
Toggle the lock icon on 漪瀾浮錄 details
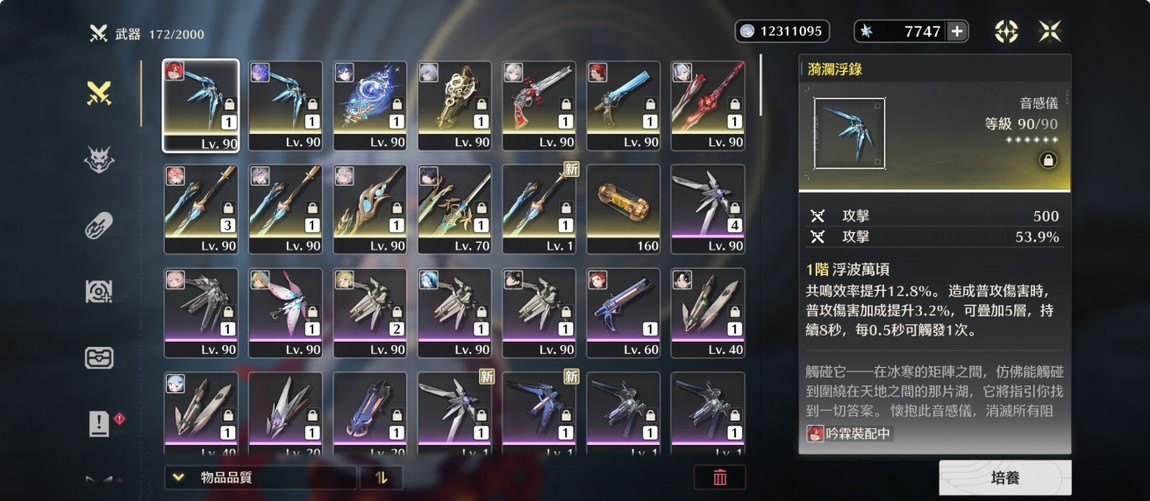[1049, 160]
